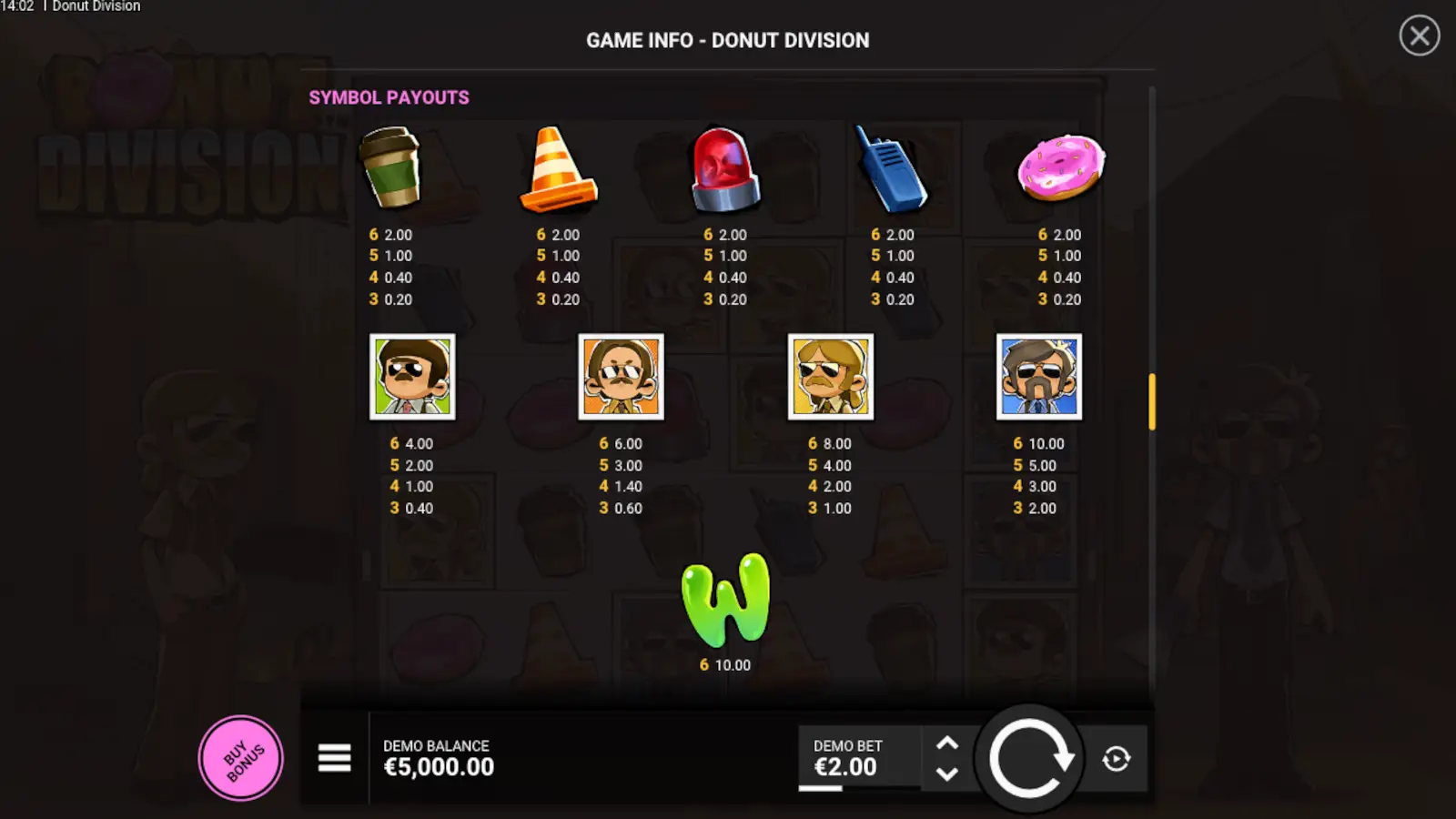Decrease the bet with the down arrow
The width and height of the screenshot is (1456, 819).
point(949,775)
